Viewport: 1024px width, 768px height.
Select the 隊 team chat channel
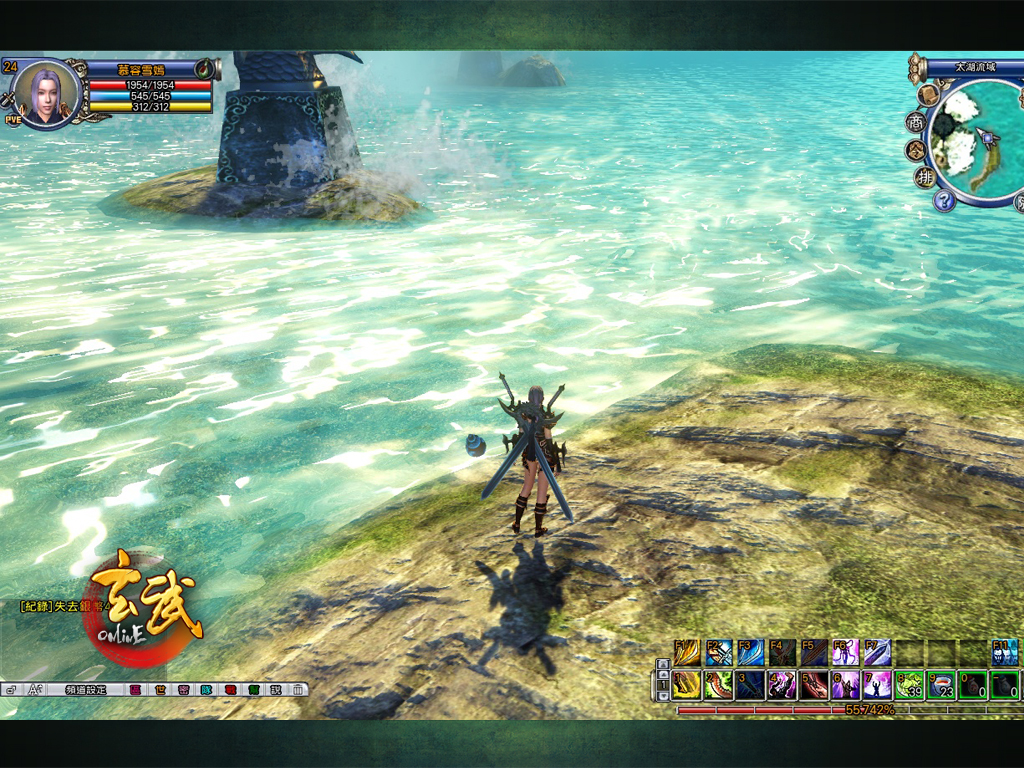point(206,689)
